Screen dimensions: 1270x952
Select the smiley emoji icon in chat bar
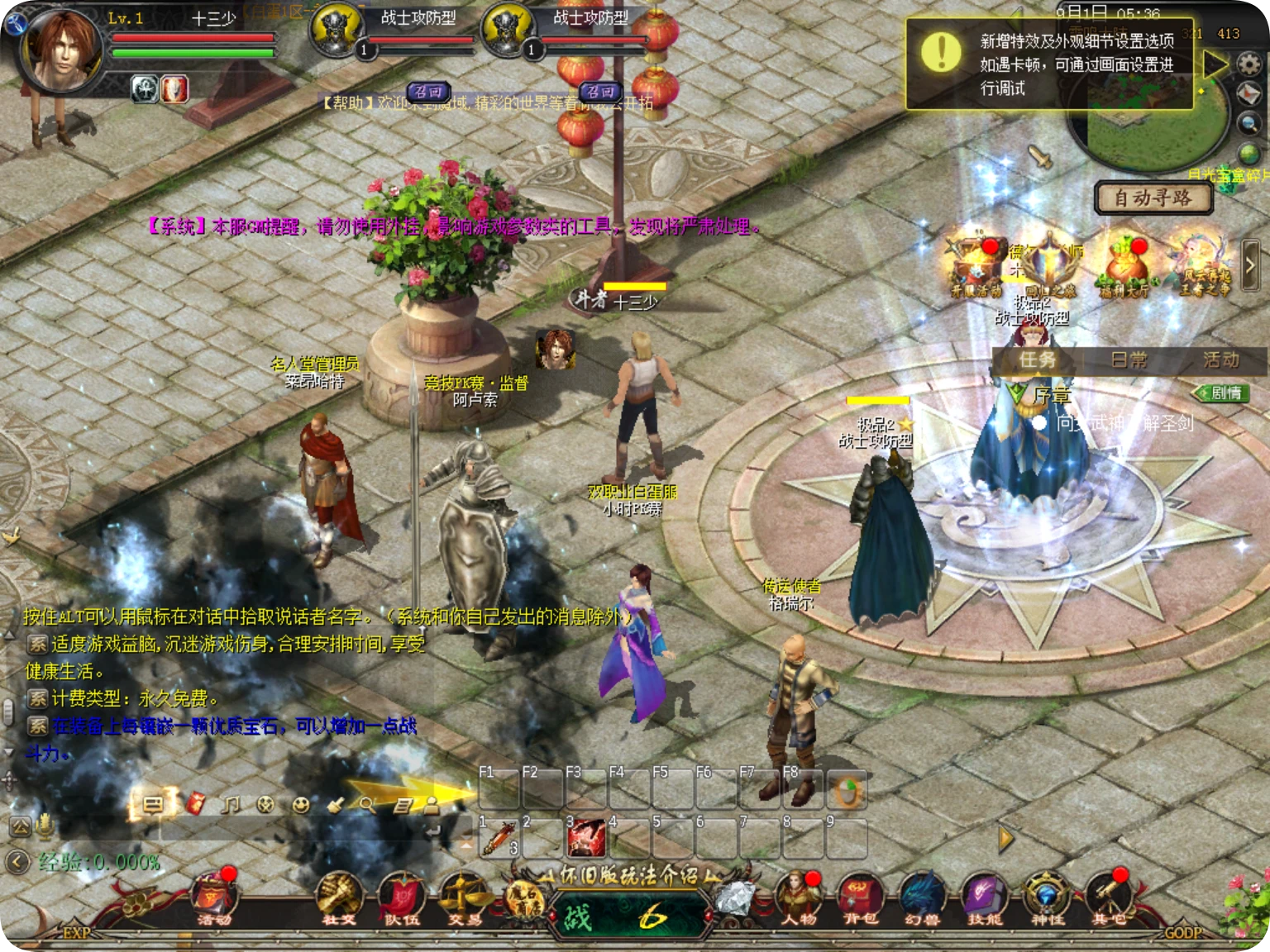coord(300,807)
